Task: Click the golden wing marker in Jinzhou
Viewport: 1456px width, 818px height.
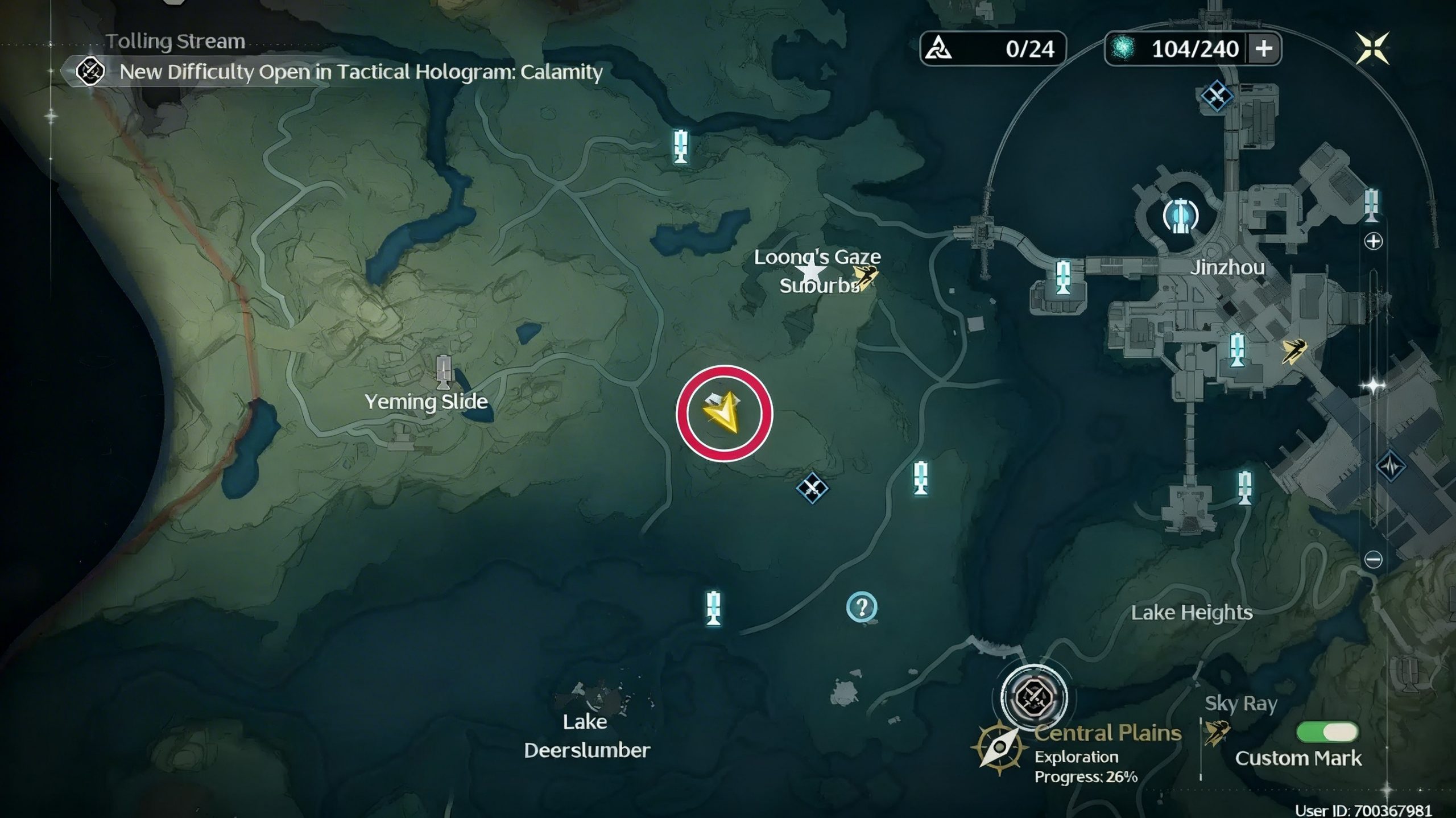Action: tap(1294, 350)
